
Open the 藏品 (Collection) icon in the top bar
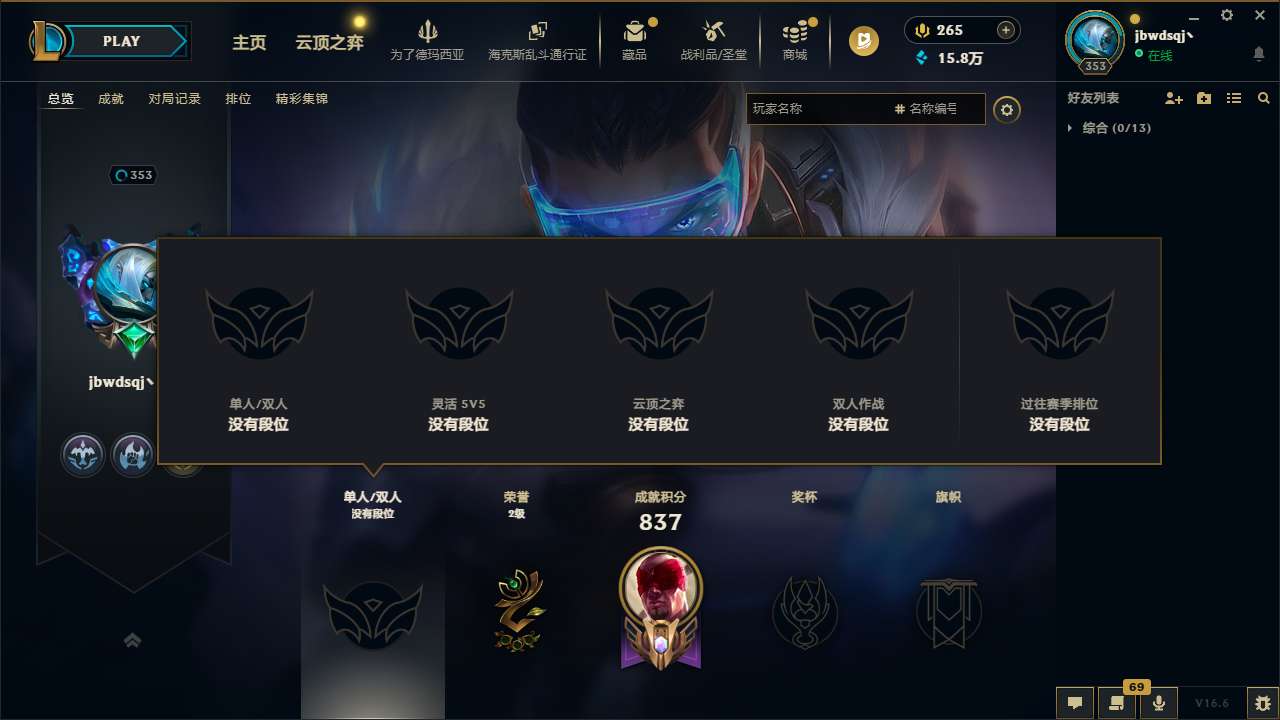633,40
